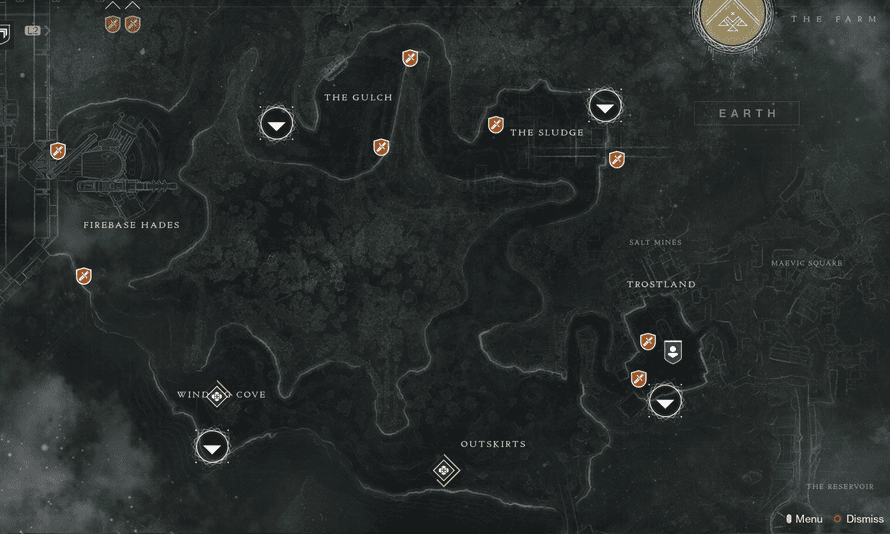The height and width of the screenshot is (534, 890).
Task: Select the white vendor icon in Trostland
Action: click(674, 350)
